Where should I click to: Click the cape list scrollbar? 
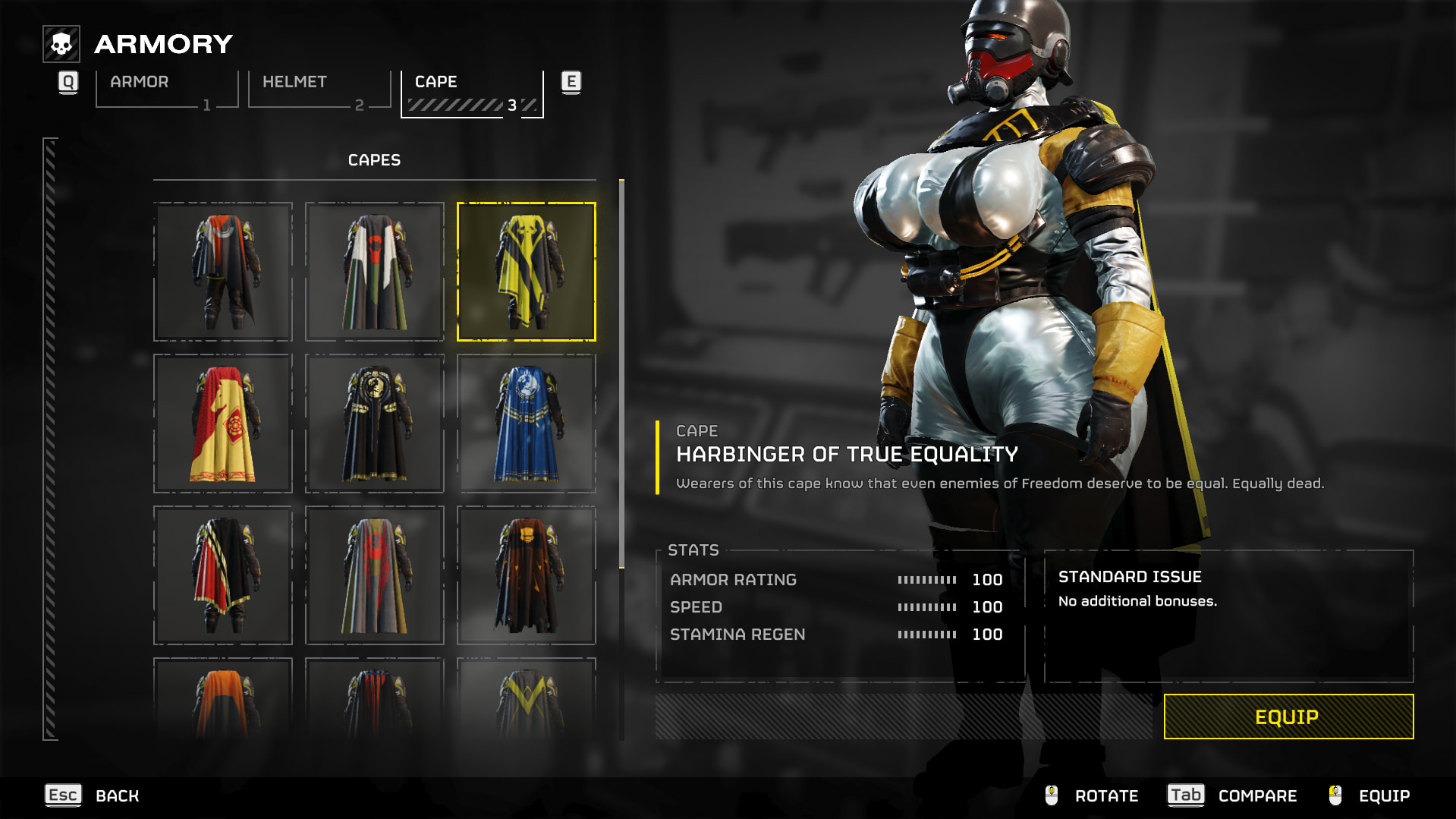pyautogui.click(x=621, y=373)
